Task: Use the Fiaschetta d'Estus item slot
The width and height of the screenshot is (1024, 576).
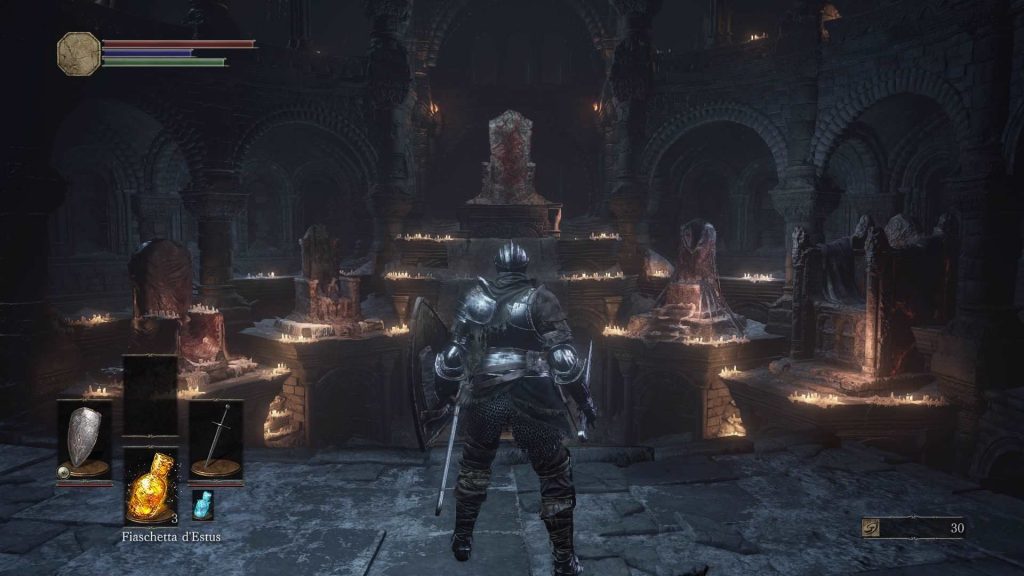Action: (150, 486)
